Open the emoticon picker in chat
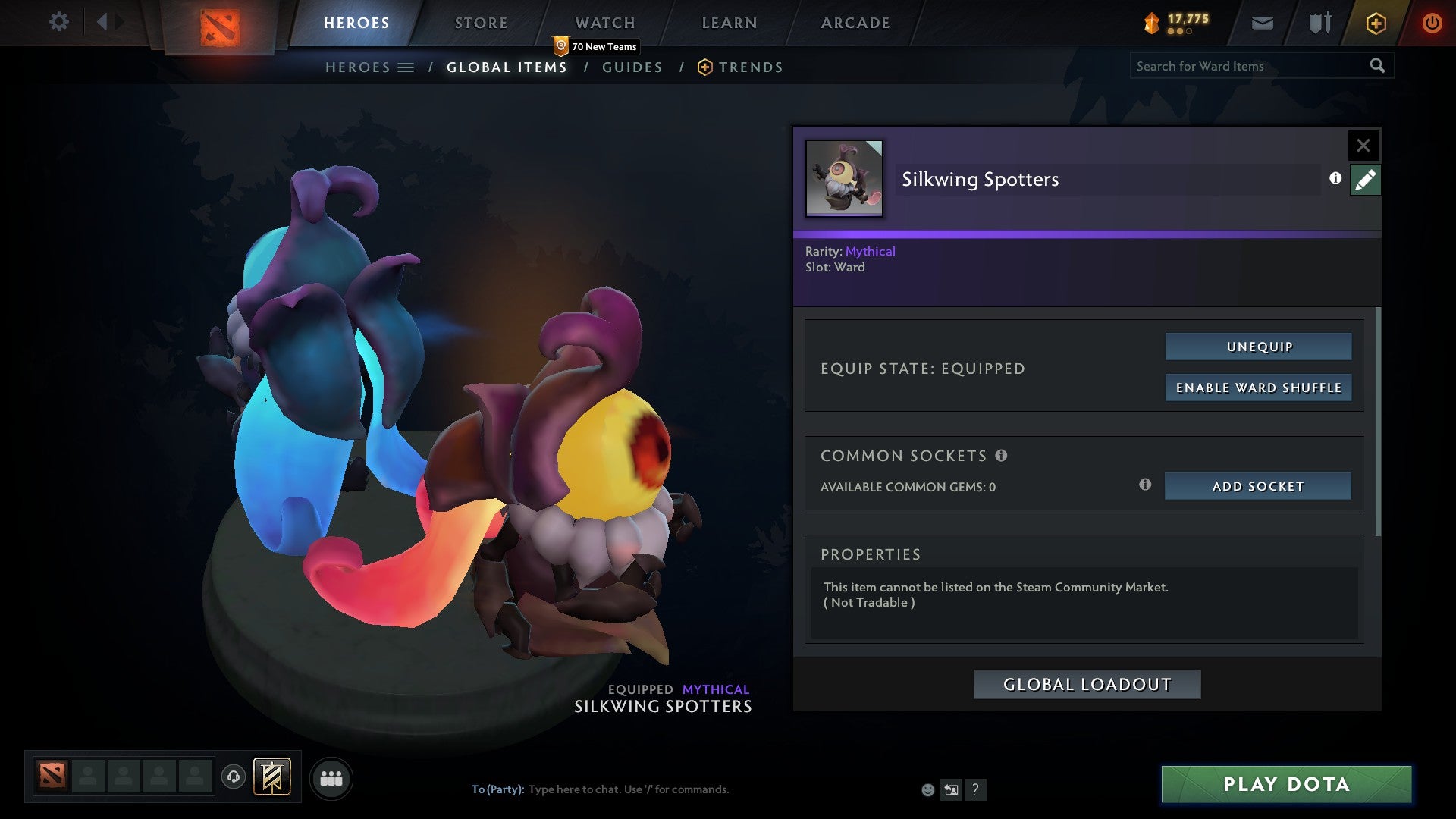 click(x=928, y=789)
